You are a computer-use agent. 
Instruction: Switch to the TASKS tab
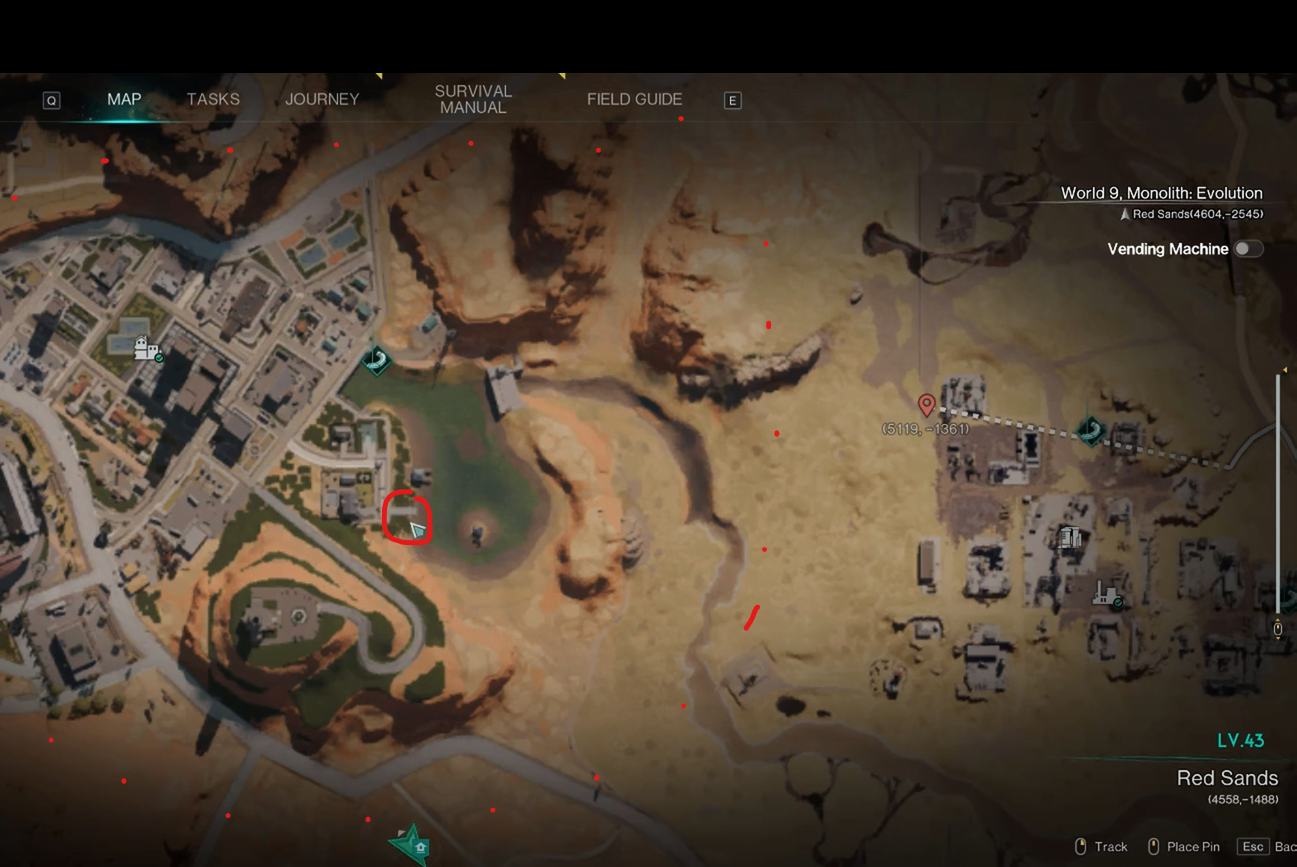click(212, 99)
